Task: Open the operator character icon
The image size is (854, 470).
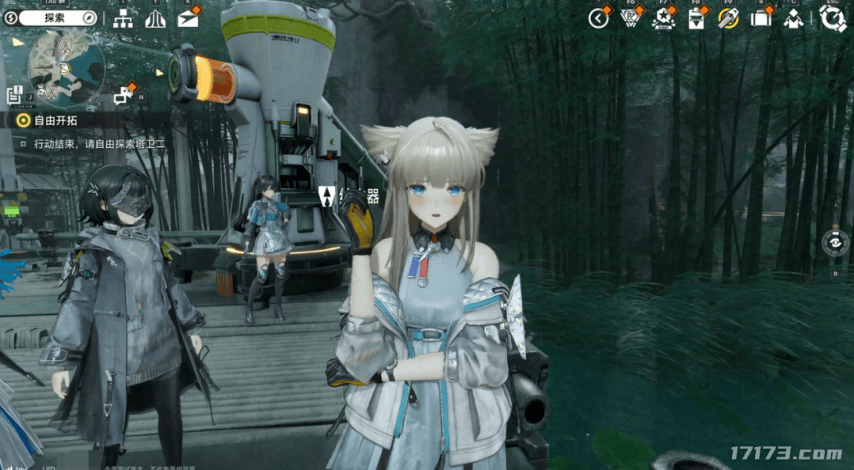Action: (793, 18)
